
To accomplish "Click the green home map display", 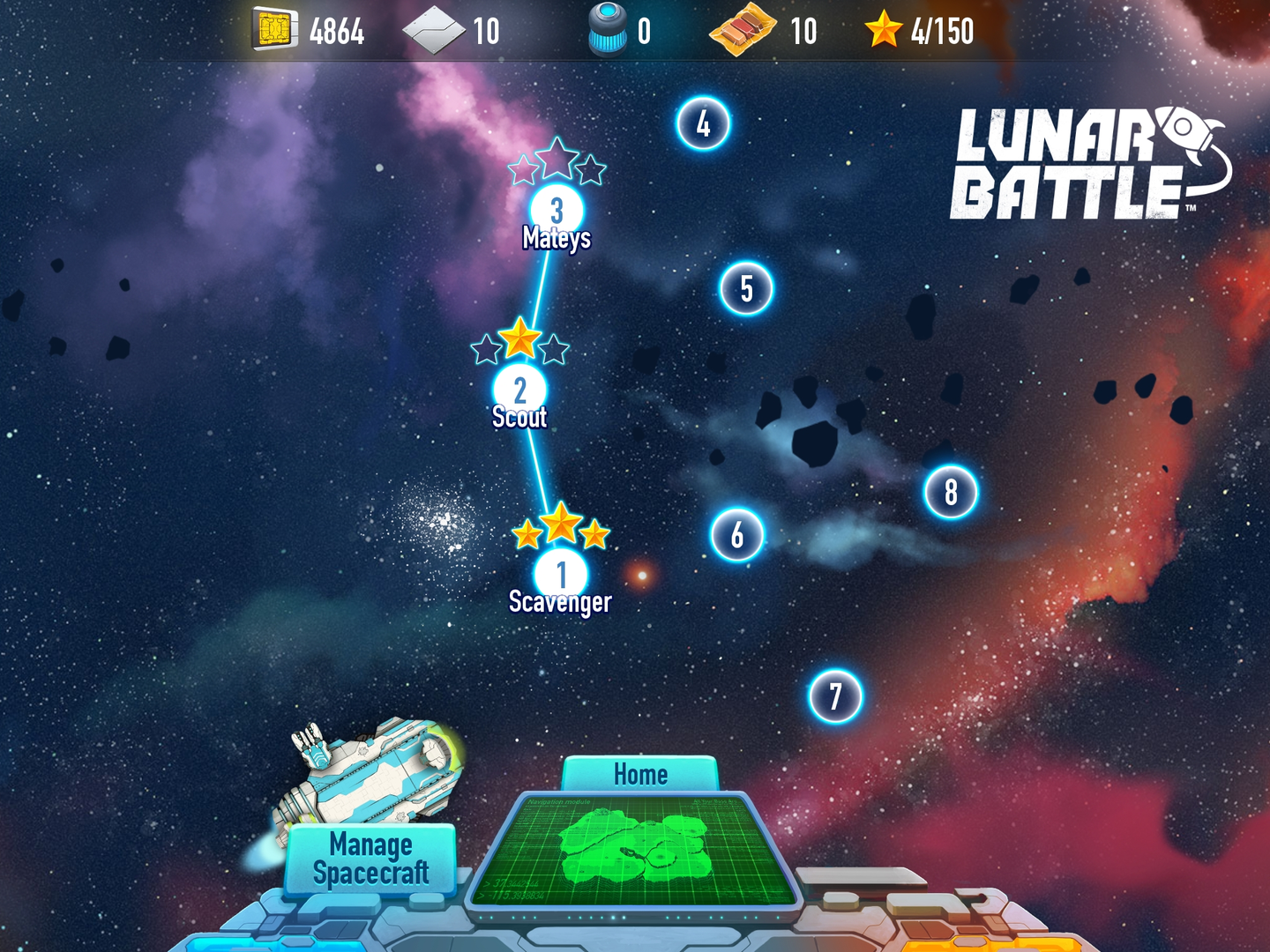I will [635, 850].
